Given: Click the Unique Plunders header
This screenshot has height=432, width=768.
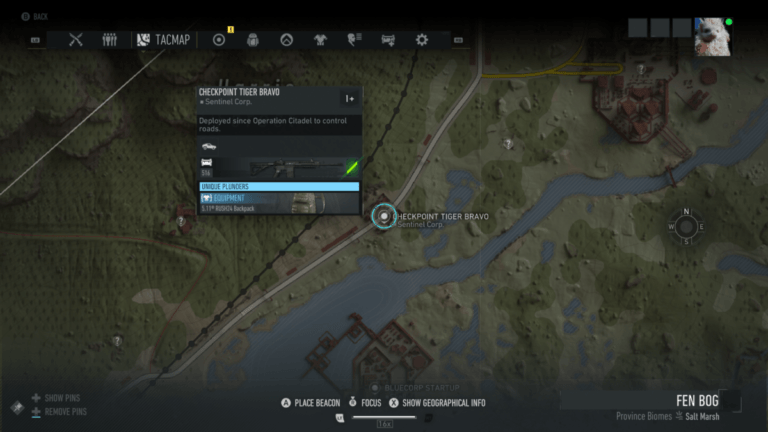Looking at the screenshot, I should (279, 186).
